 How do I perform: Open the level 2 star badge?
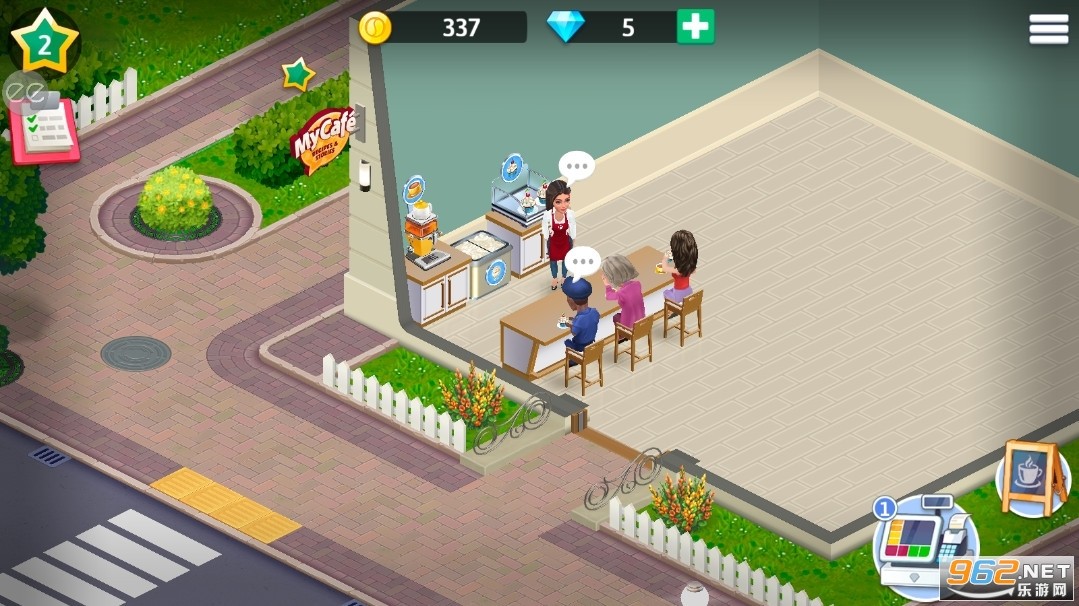[44, 42]
